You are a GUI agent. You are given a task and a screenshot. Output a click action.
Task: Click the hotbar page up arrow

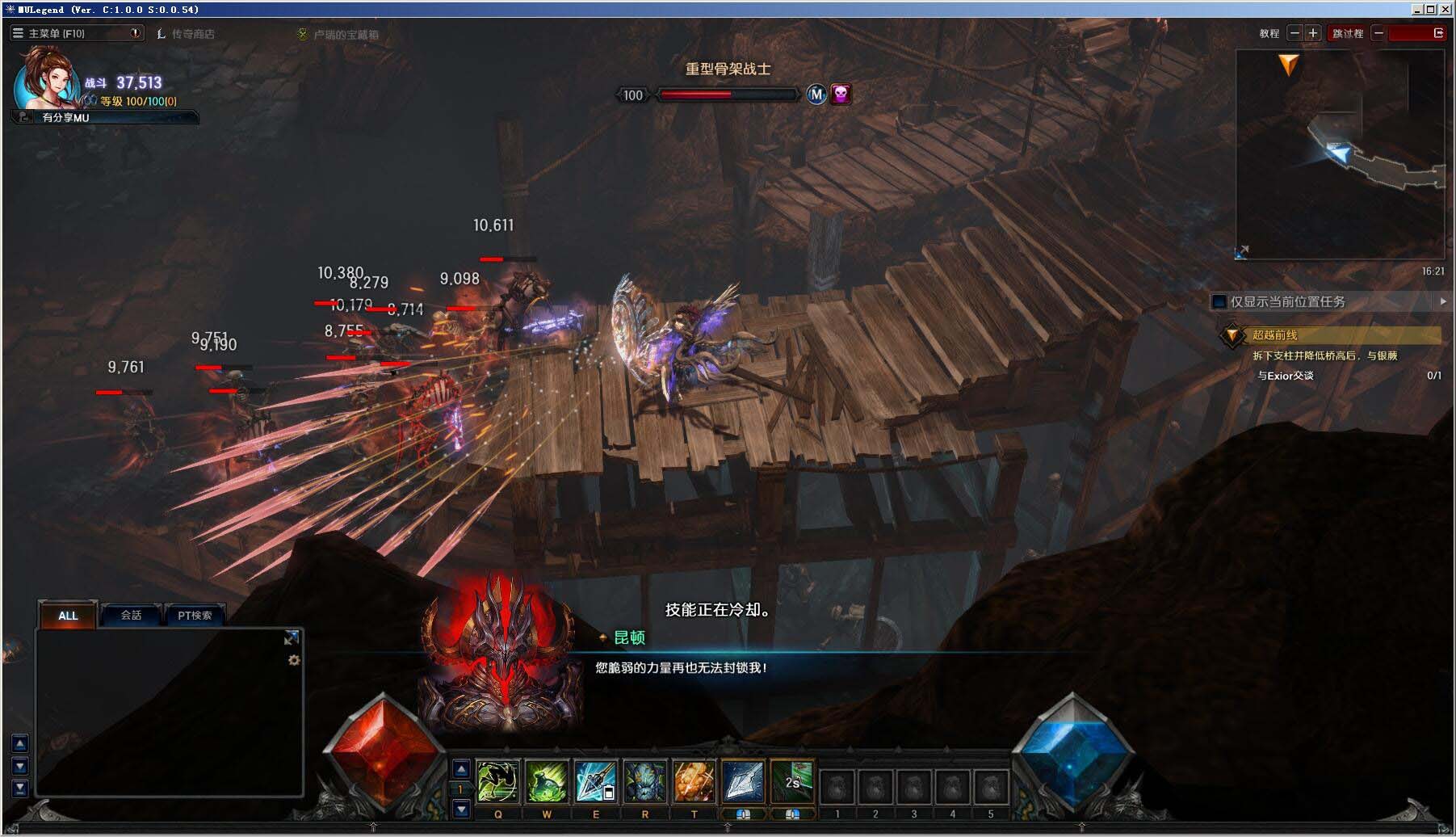pos(461,769)
